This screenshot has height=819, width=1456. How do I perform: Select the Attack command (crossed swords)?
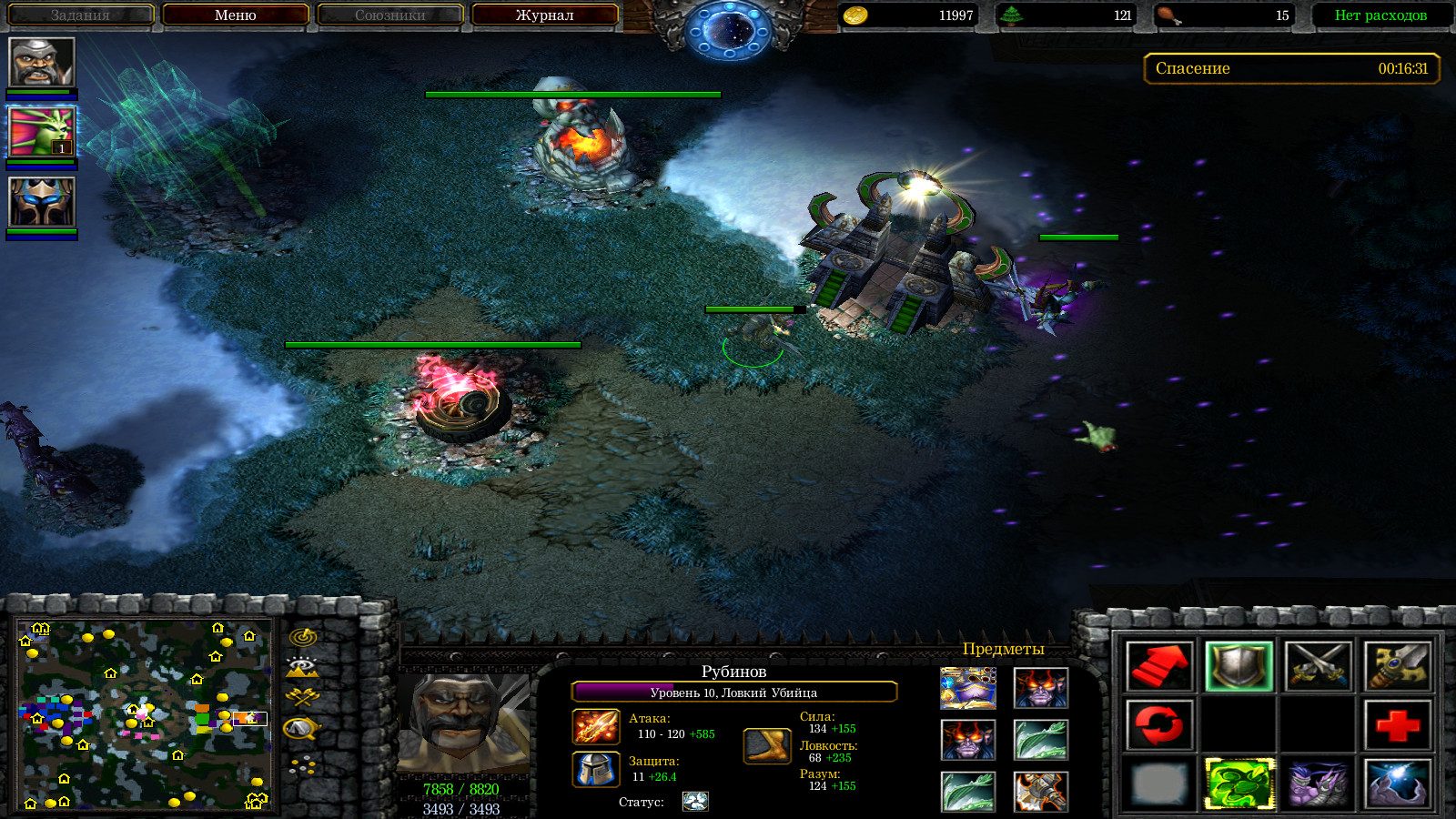pos(1318,666)
